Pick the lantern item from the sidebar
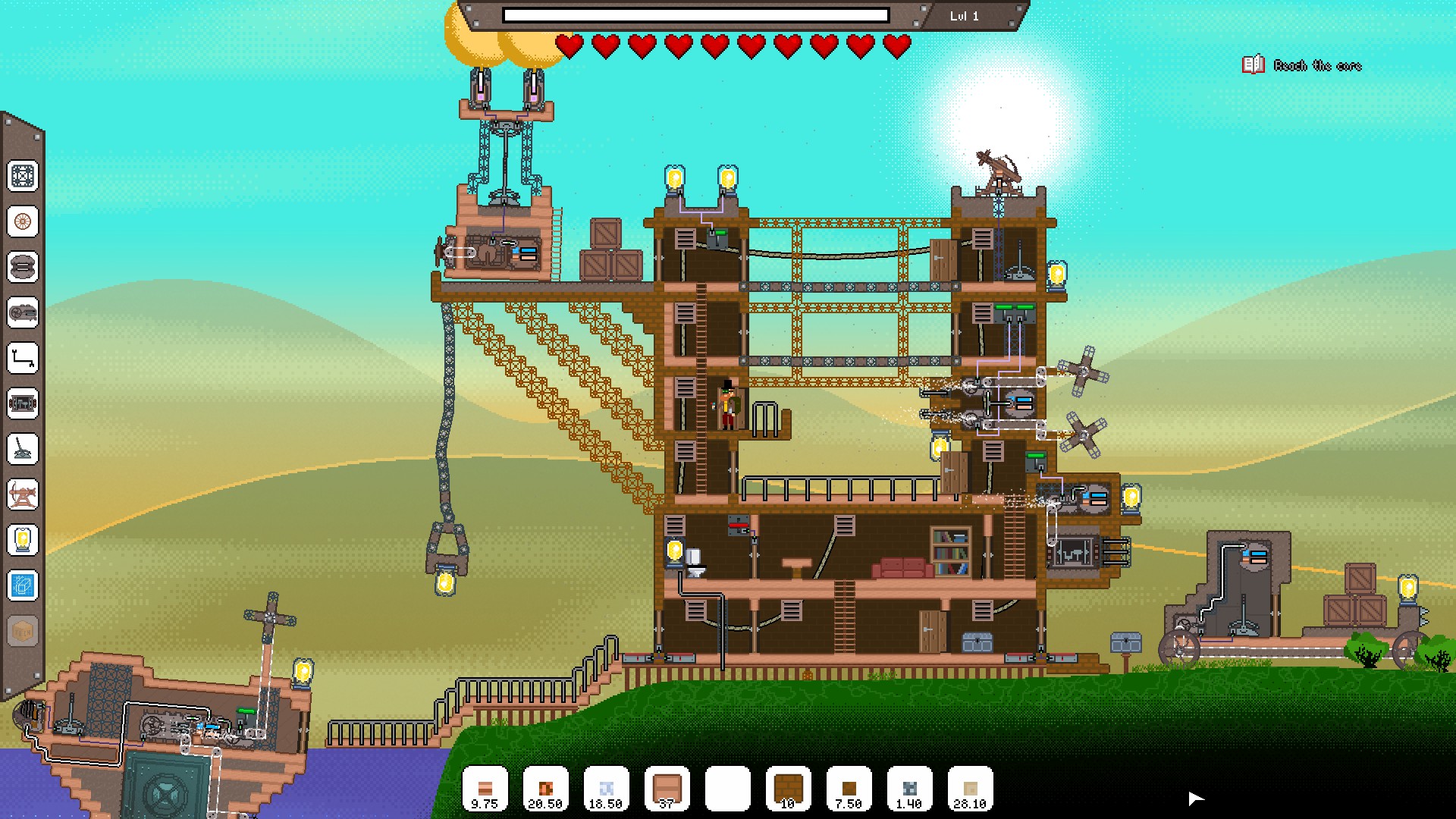This screenshot has height=819, width=1456. coord(24,541)
